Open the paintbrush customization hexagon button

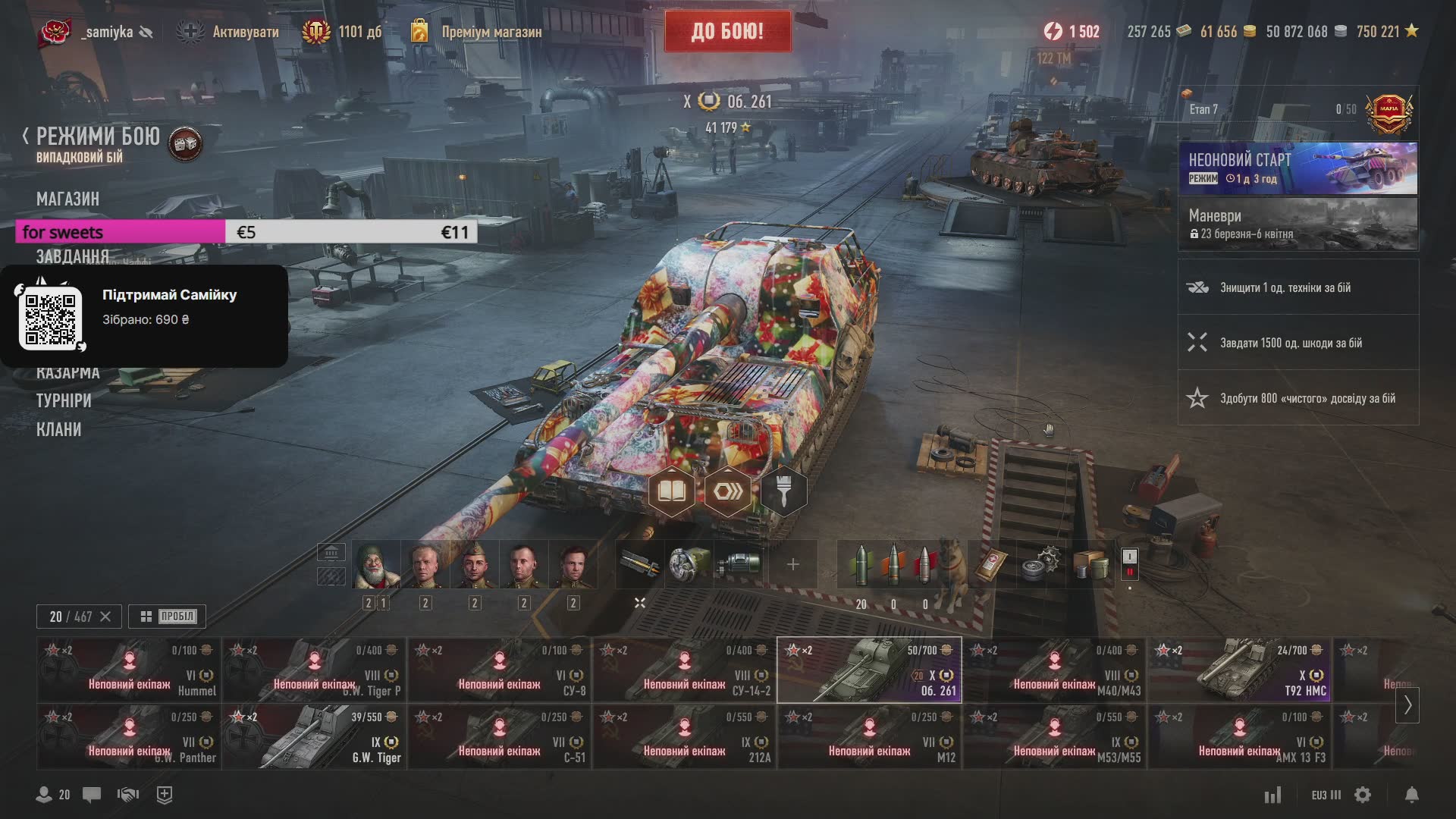pos(783,492)
